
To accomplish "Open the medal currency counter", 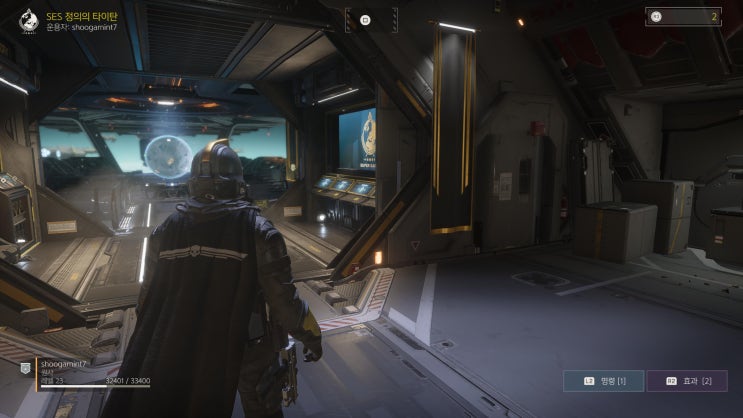I will tap(683, 16).
